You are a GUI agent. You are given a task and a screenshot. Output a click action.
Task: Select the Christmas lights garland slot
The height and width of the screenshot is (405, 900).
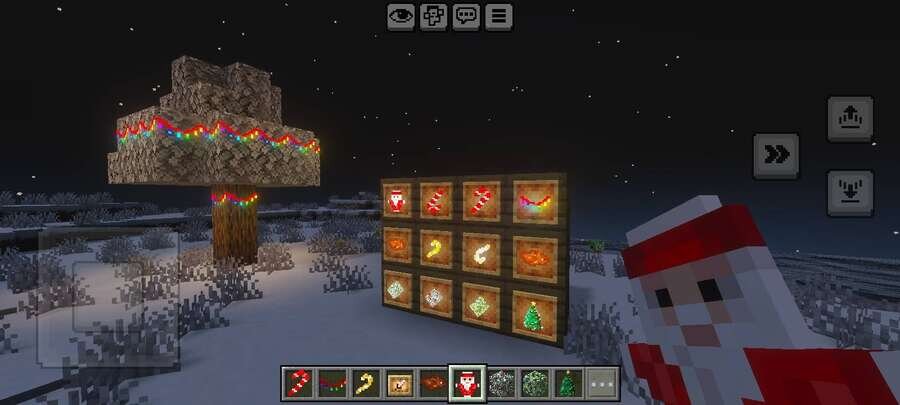pos(332,382)
